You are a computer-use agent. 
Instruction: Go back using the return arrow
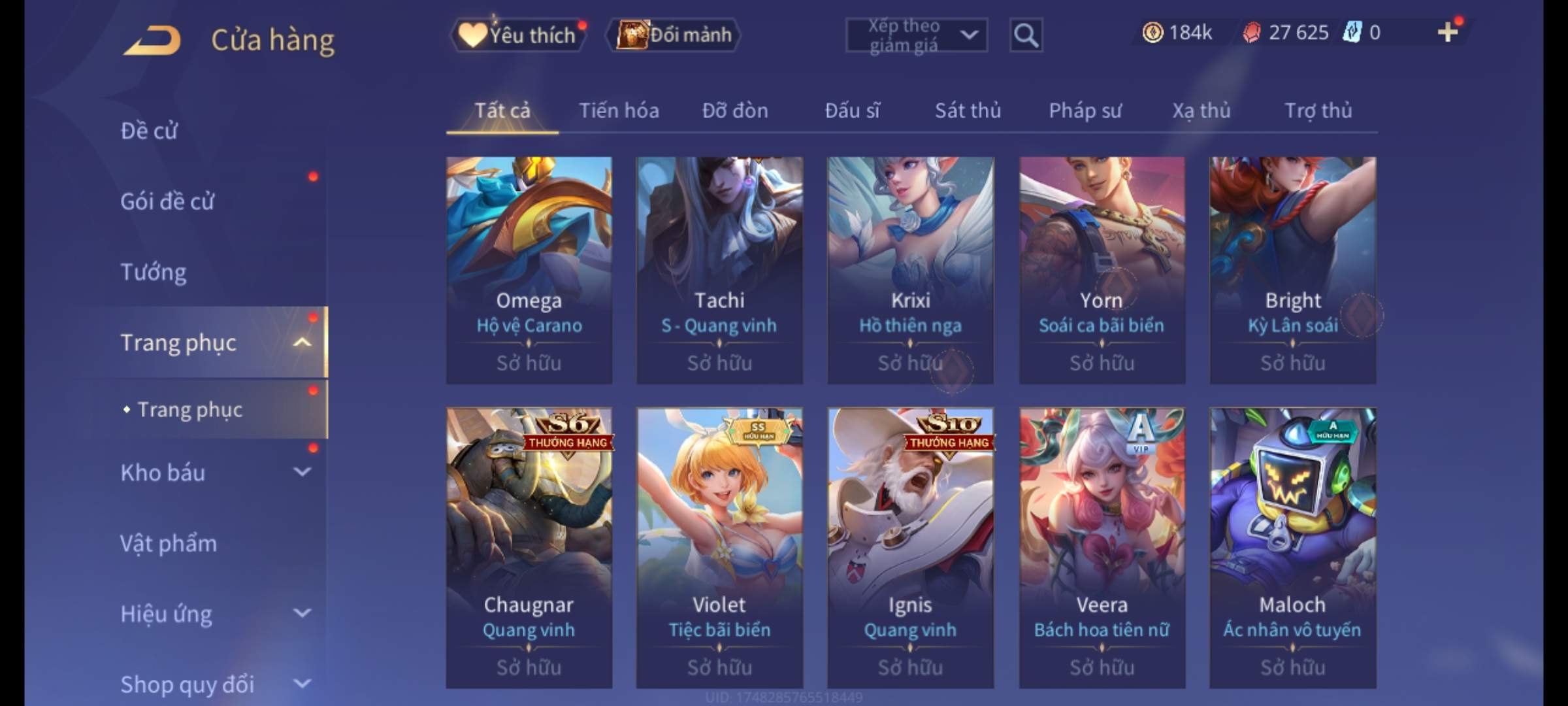point(152,40)
